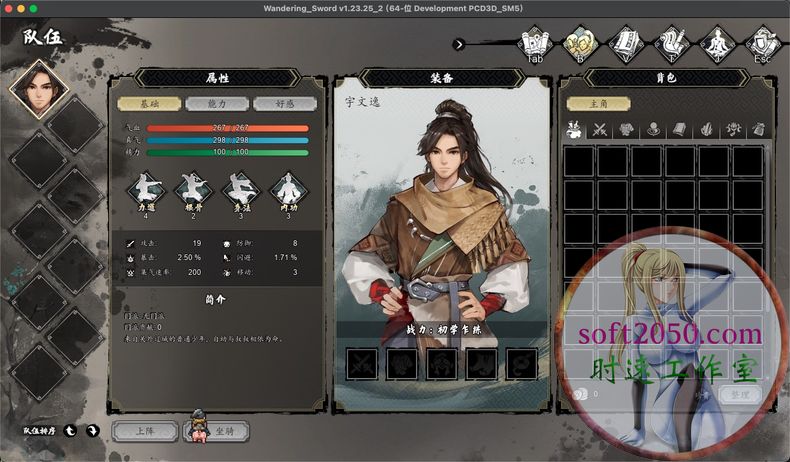Select the 根骨 attribute icon
This screenshot has width=790, height=462.
192,190
